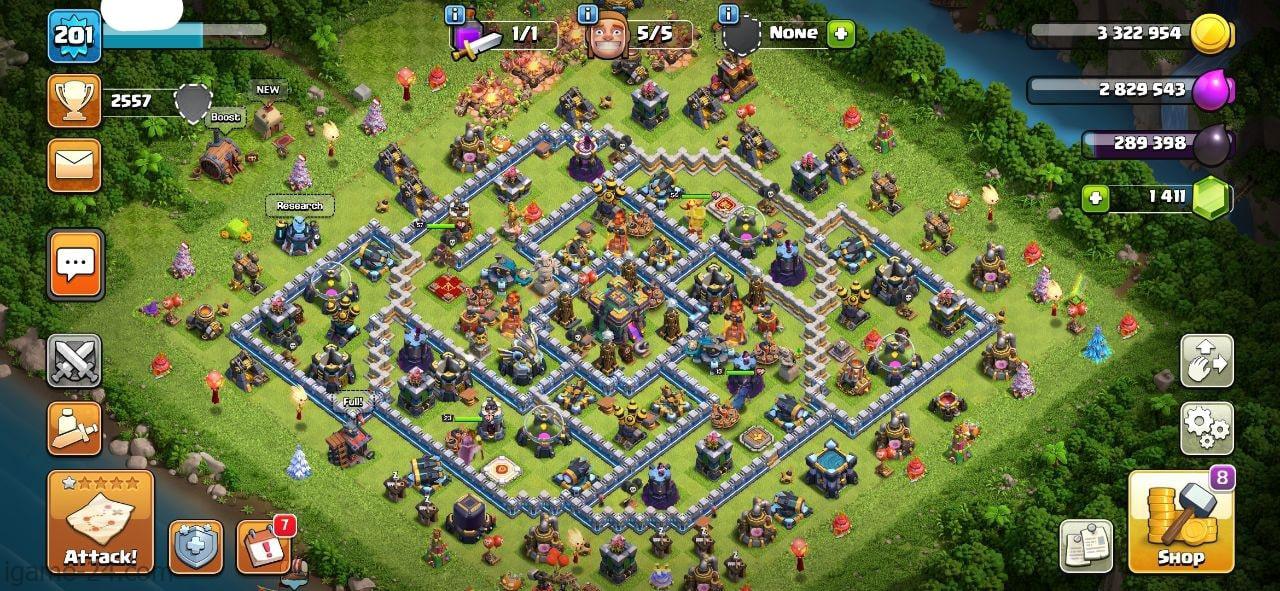Show info for the None slot

730,14
